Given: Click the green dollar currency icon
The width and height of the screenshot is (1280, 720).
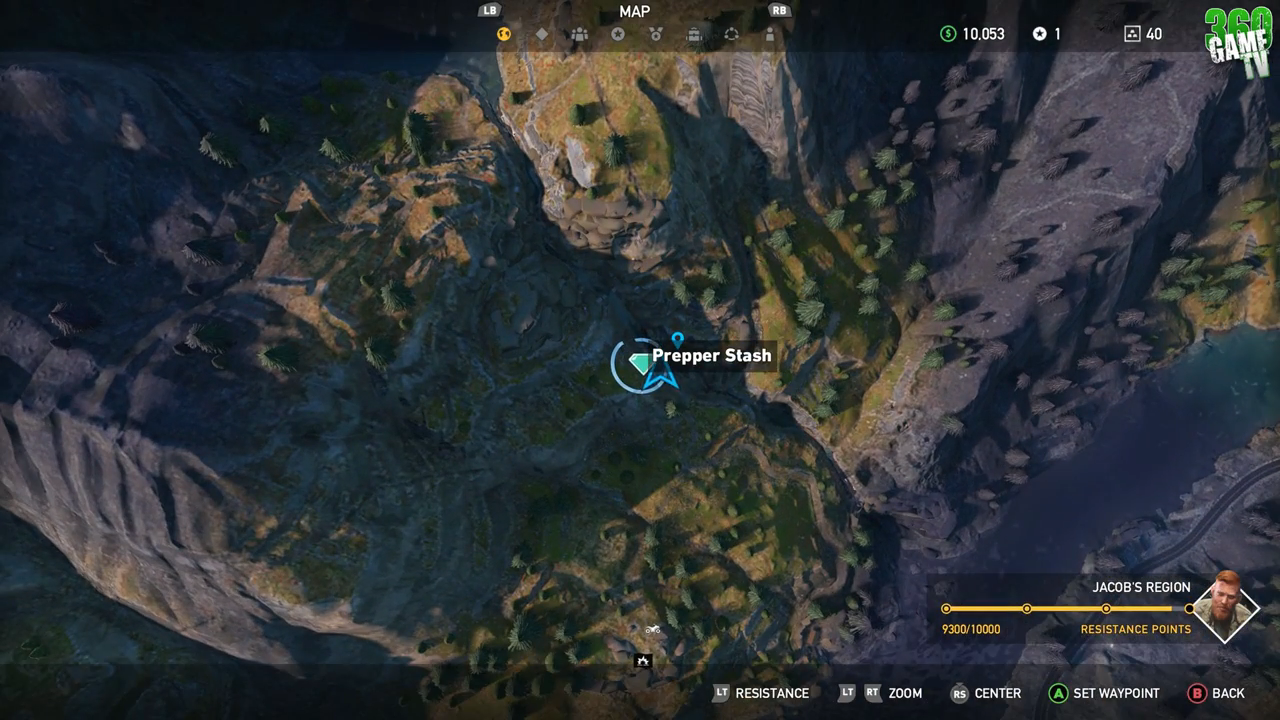Looking at the screenshot, I should (948, 33).
